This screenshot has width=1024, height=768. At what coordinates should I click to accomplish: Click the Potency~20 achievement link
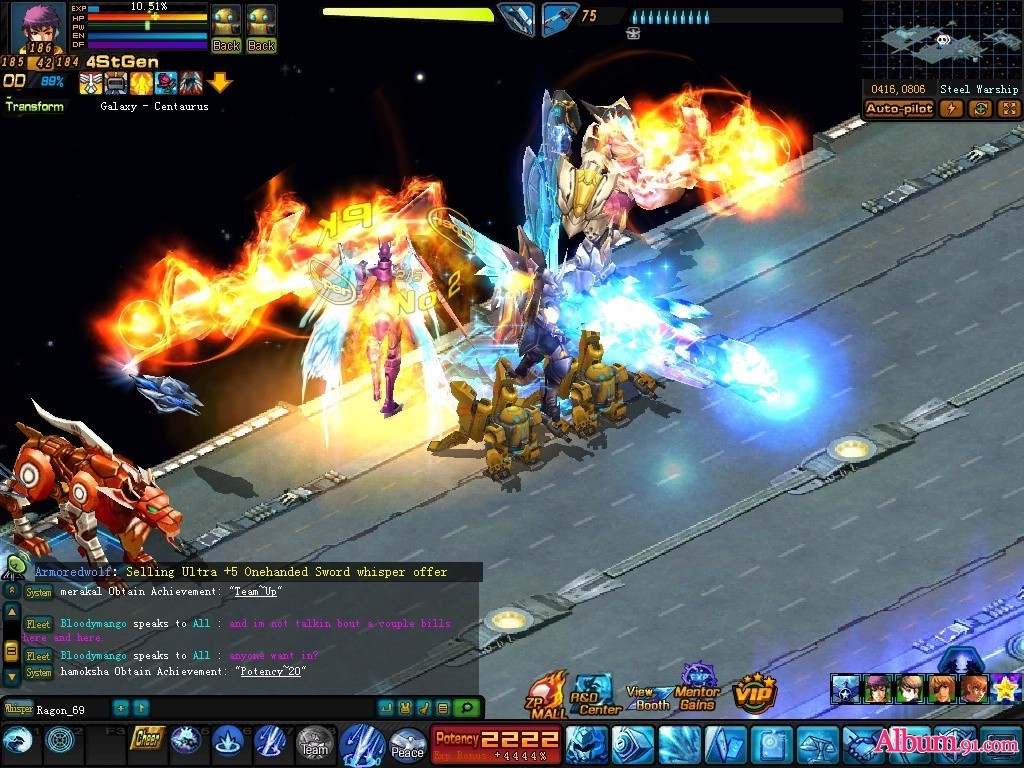269,671
